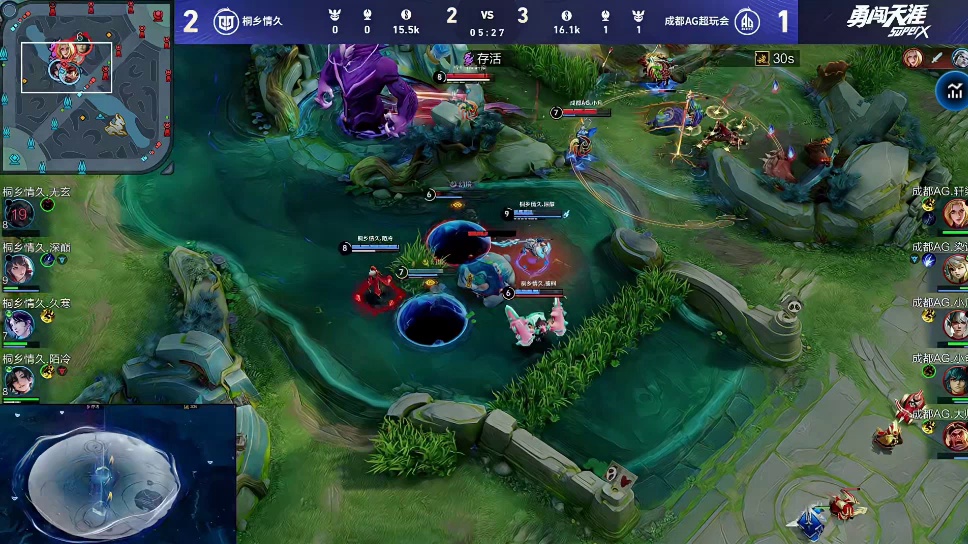The height and width of the screenshot is (544, 968).
Task: Click the dead hero portrait showing 19
Action: [19, 213]
